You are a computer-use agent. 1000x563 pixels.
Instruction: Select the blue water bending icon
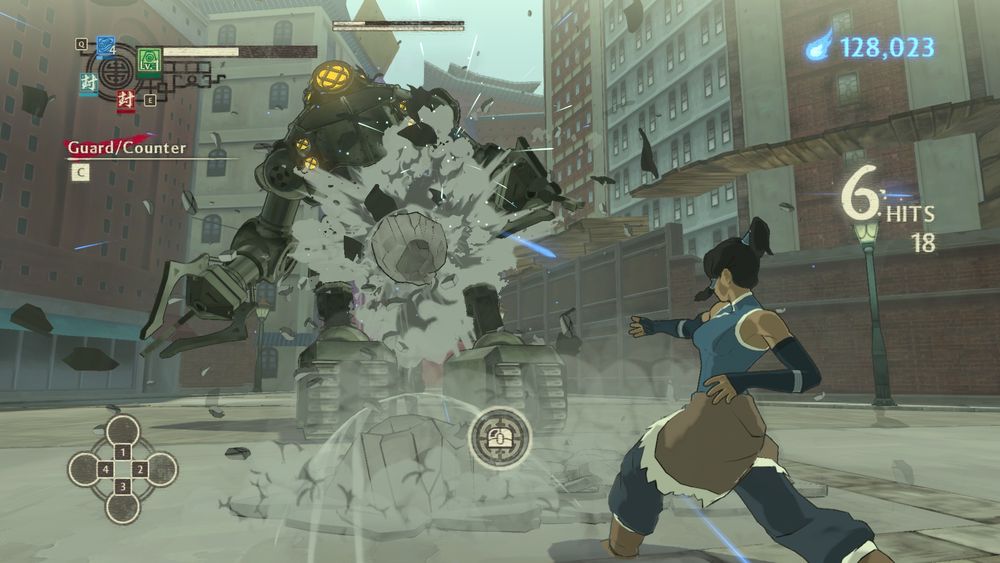[x=106, y=46]
